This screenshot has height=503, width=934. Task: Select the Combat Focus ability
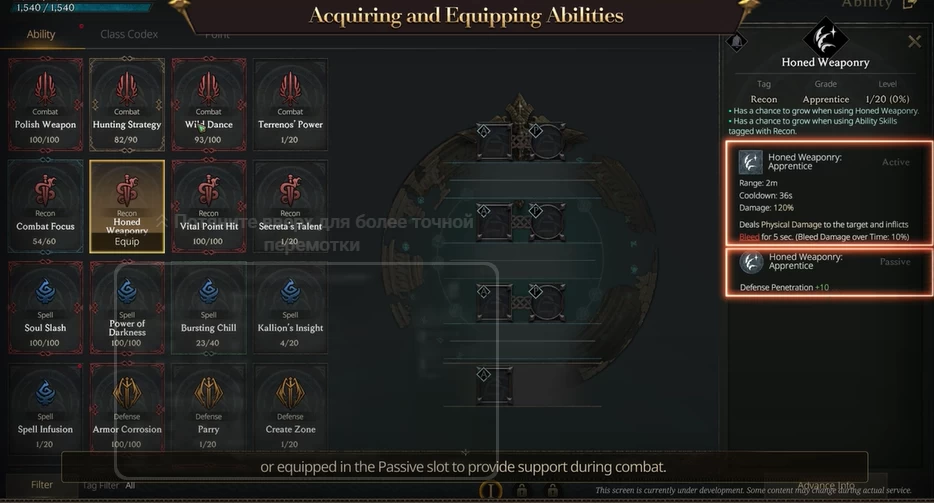tap(45, 200)
